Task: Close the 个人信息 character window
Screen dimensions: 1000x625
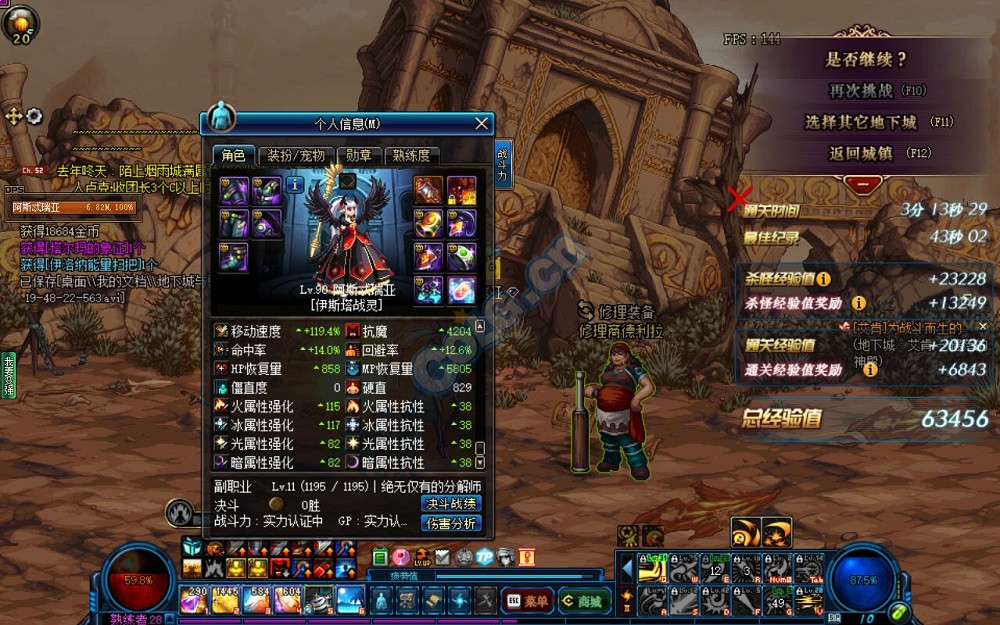Action: pyautogui.click(x=482, y=124)
